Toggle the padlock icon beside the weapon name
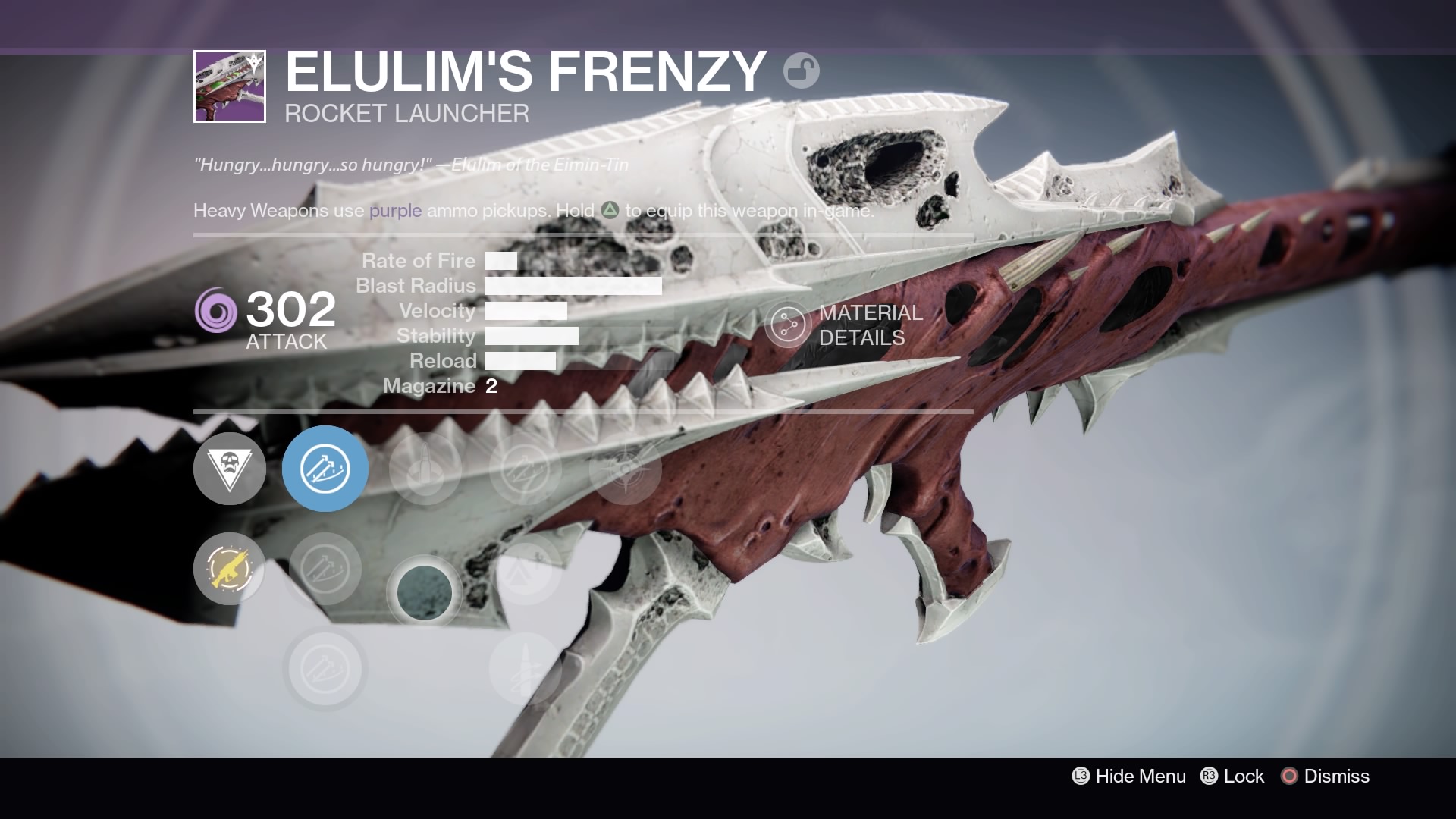The width and height of the screenshot is (1456, 819). click(801, 71)
